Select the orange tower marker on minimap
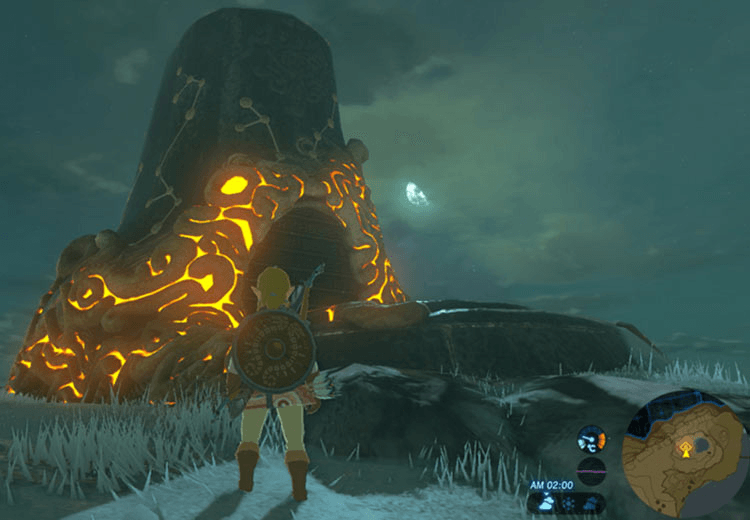750x520 pixels. pos(685,449)
